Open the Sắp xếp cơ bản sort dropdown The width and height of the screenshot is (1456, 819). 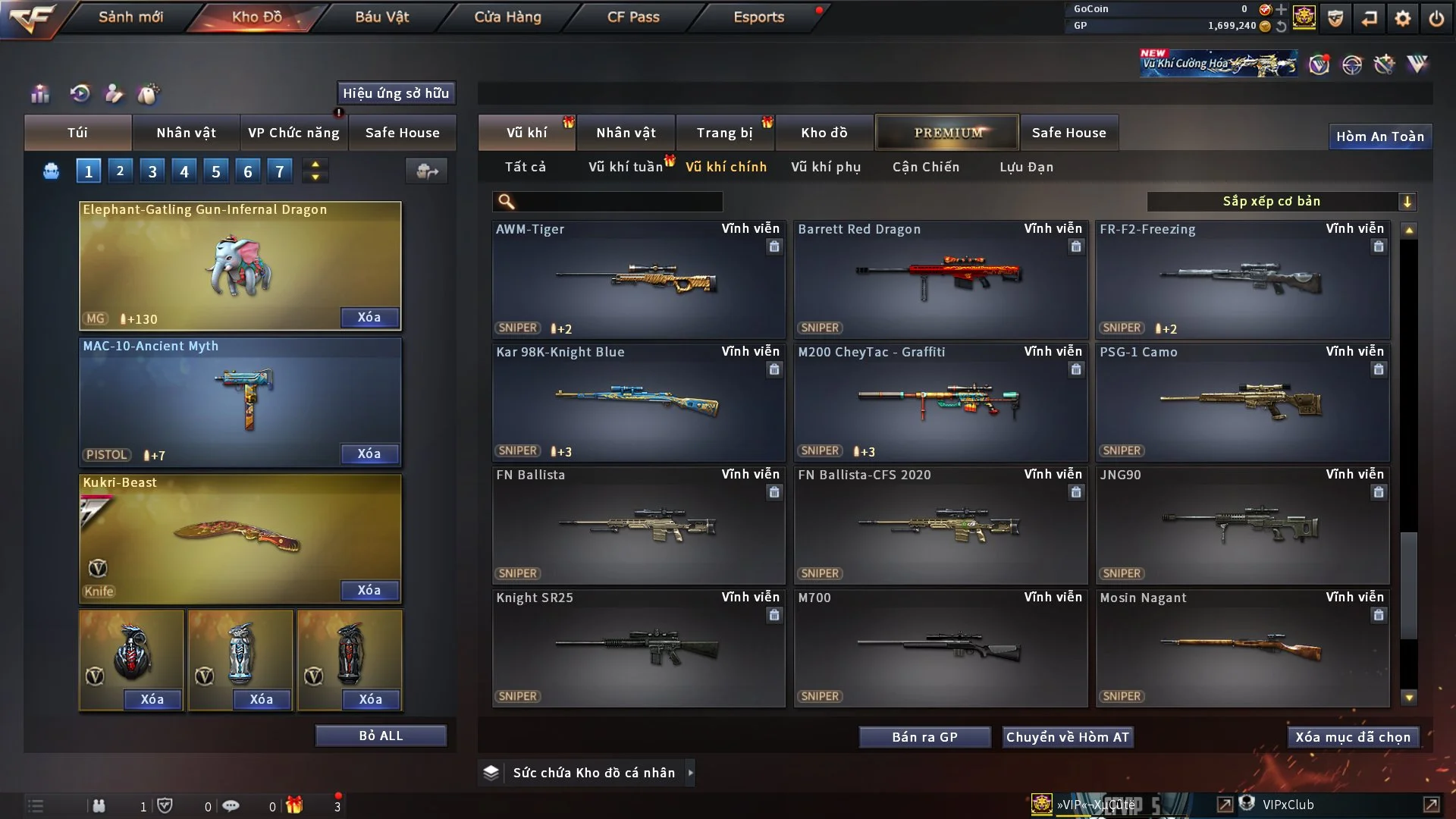(x=1281, y=201)
